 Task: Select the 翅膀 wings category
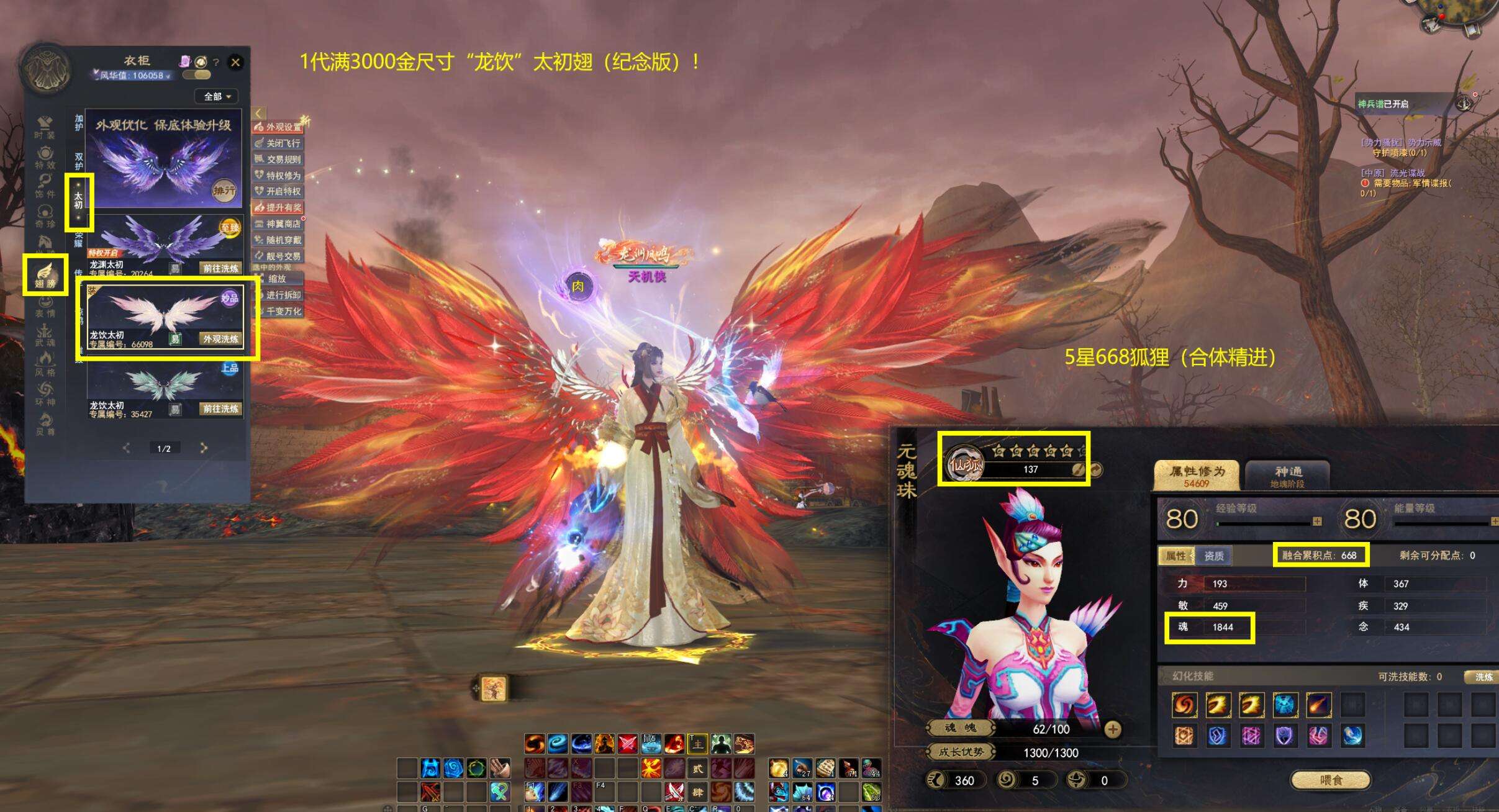tap(45, 275)
